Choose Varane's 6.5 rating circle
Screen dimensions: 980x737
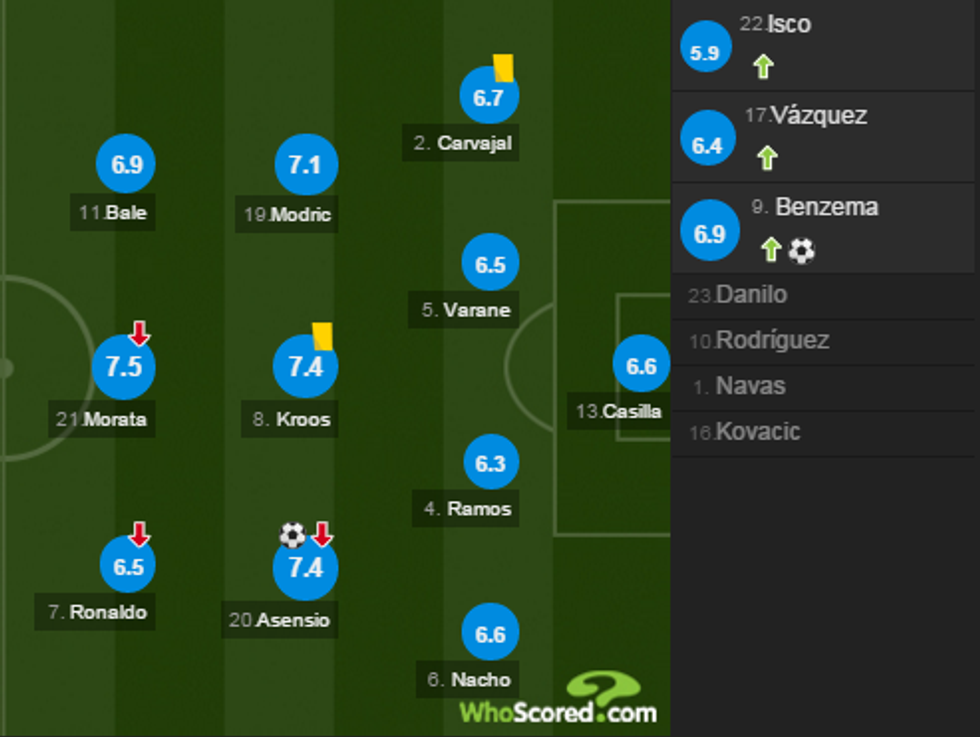pyautogui.click(x=490, y=265)
